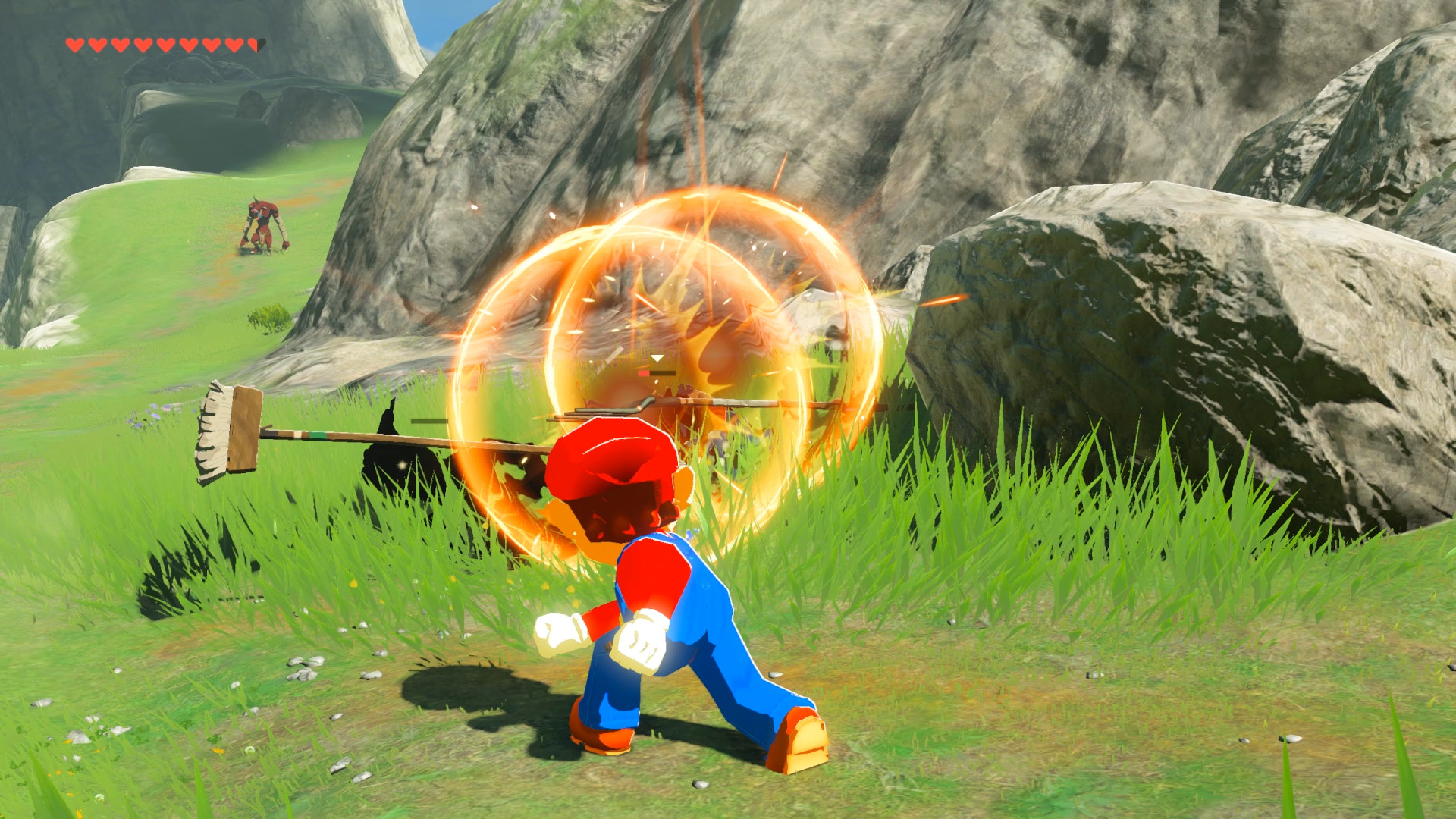Click the white triangle marker over the explosion
This screenshot has height=819, width=1456.
point(657,358)
